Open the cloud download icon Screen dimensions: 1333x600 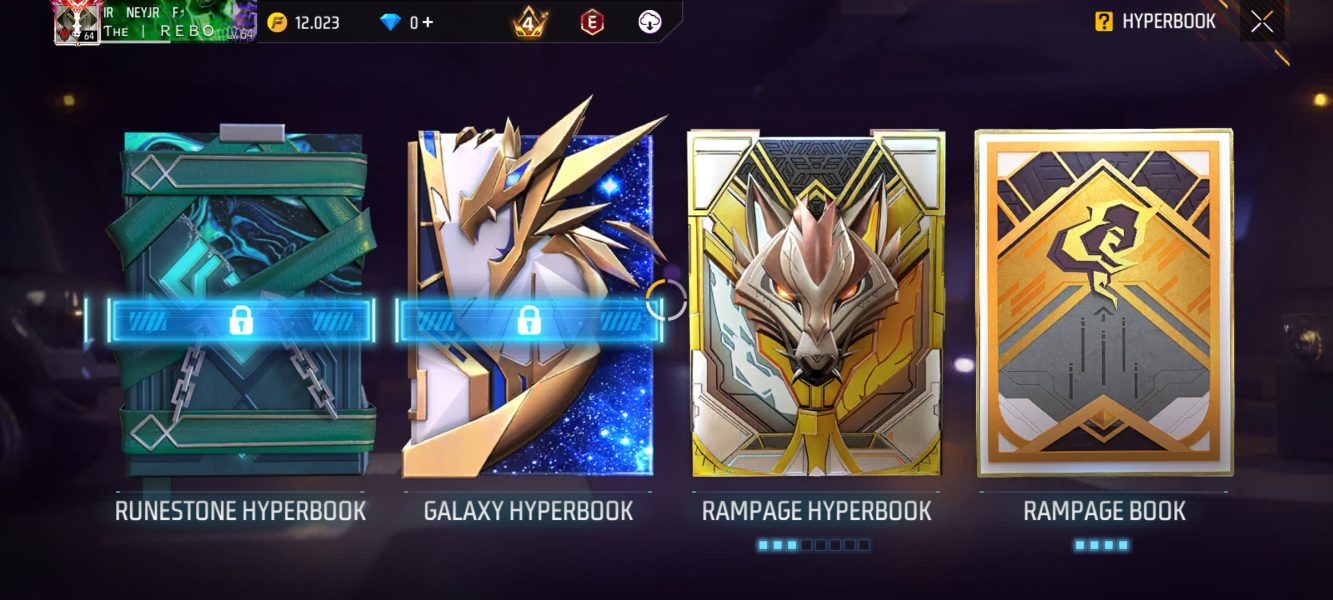(651, 22)
